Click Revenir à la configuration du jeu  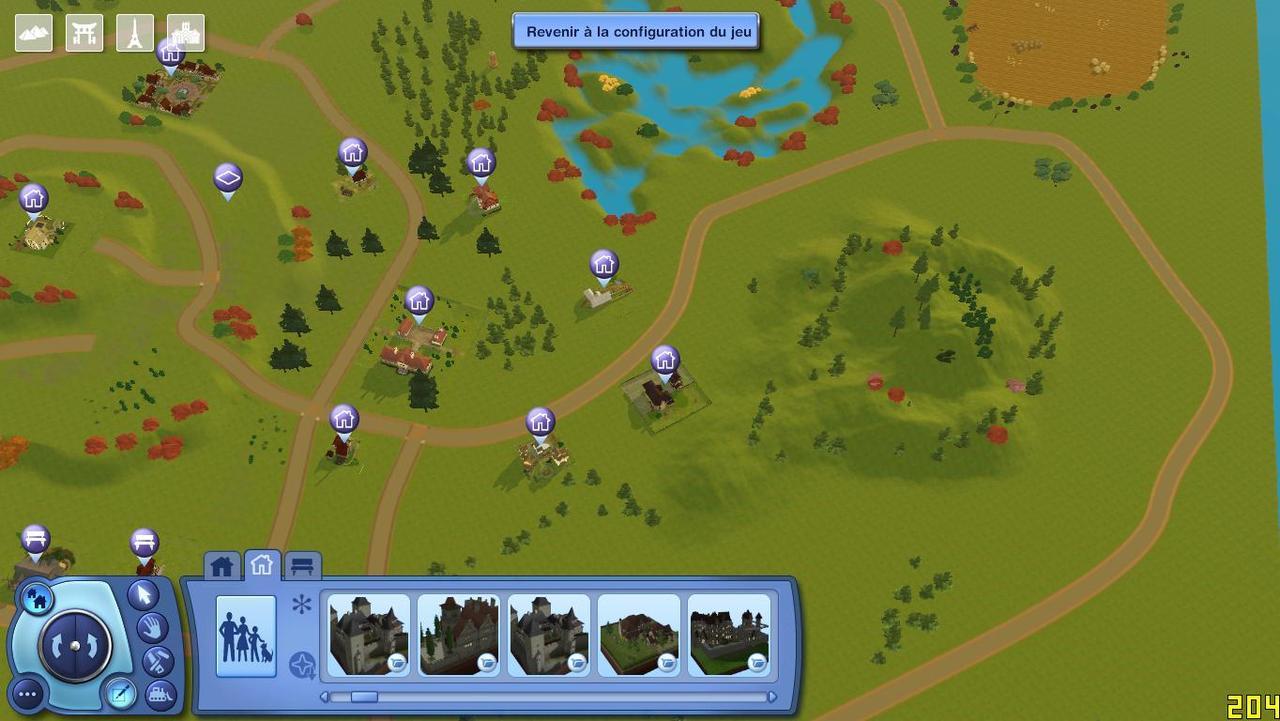[637, 31]
